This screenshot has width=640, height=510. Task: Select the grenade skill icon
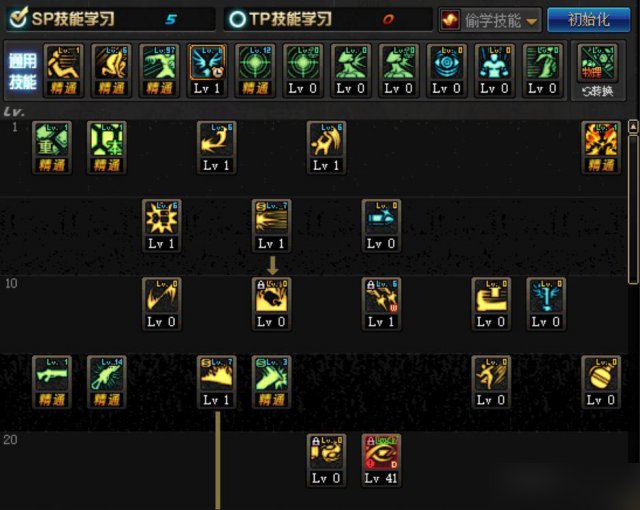pyautogui.click(x=600, y=375)
